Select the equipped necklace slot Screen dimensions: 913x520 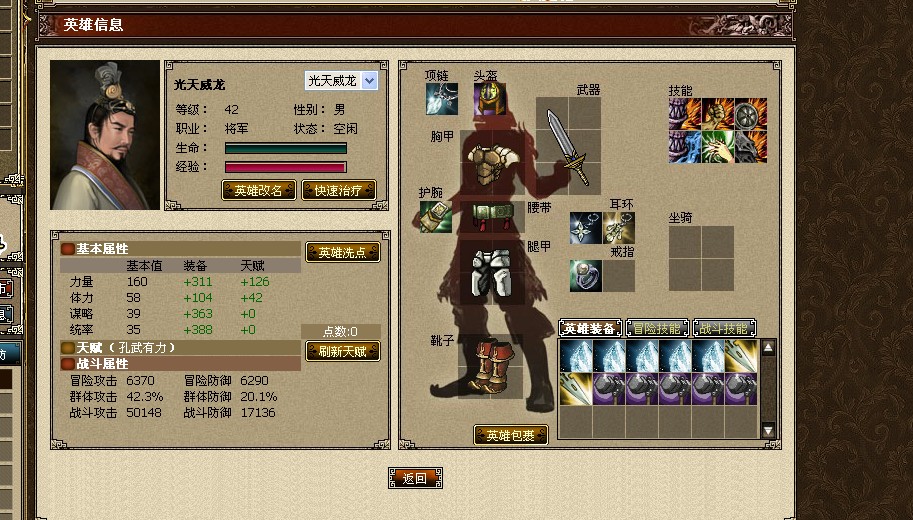(x=441, y=99)
